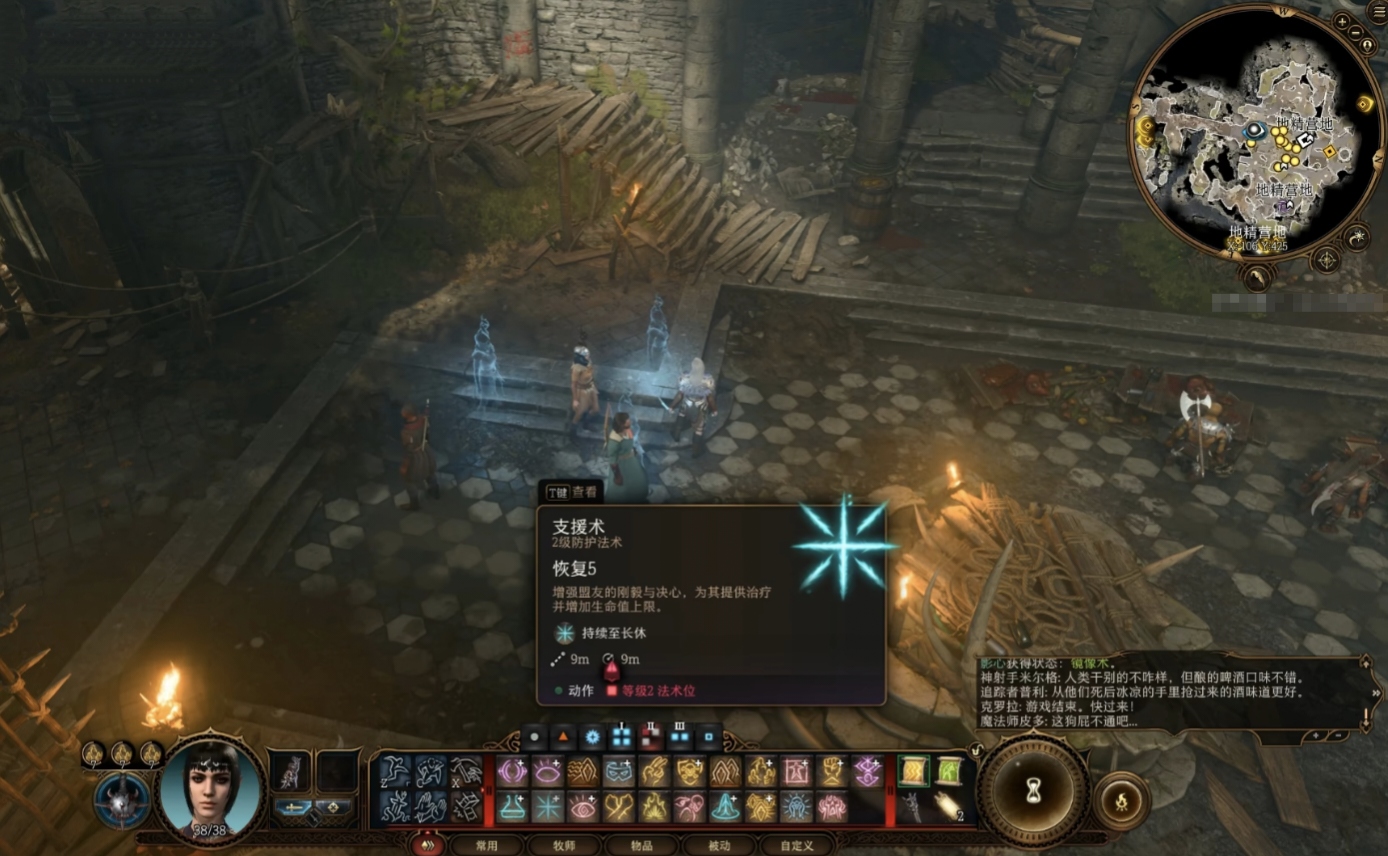Select the level II spell slot filter
1388x856 pixels.
tap(651, 738)
